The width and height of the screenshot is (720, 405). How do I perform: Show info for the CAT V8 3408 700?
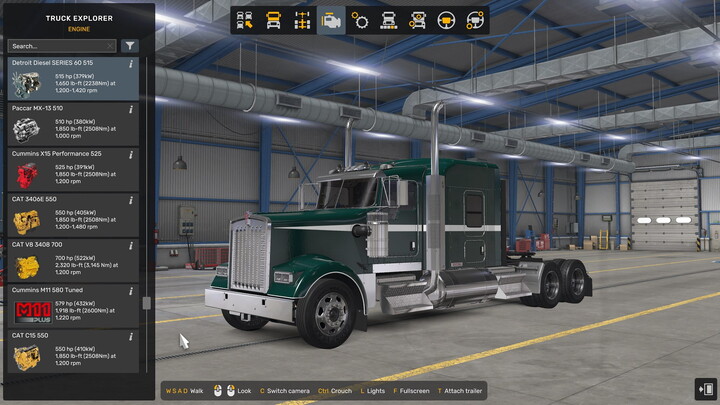[132, 245]
